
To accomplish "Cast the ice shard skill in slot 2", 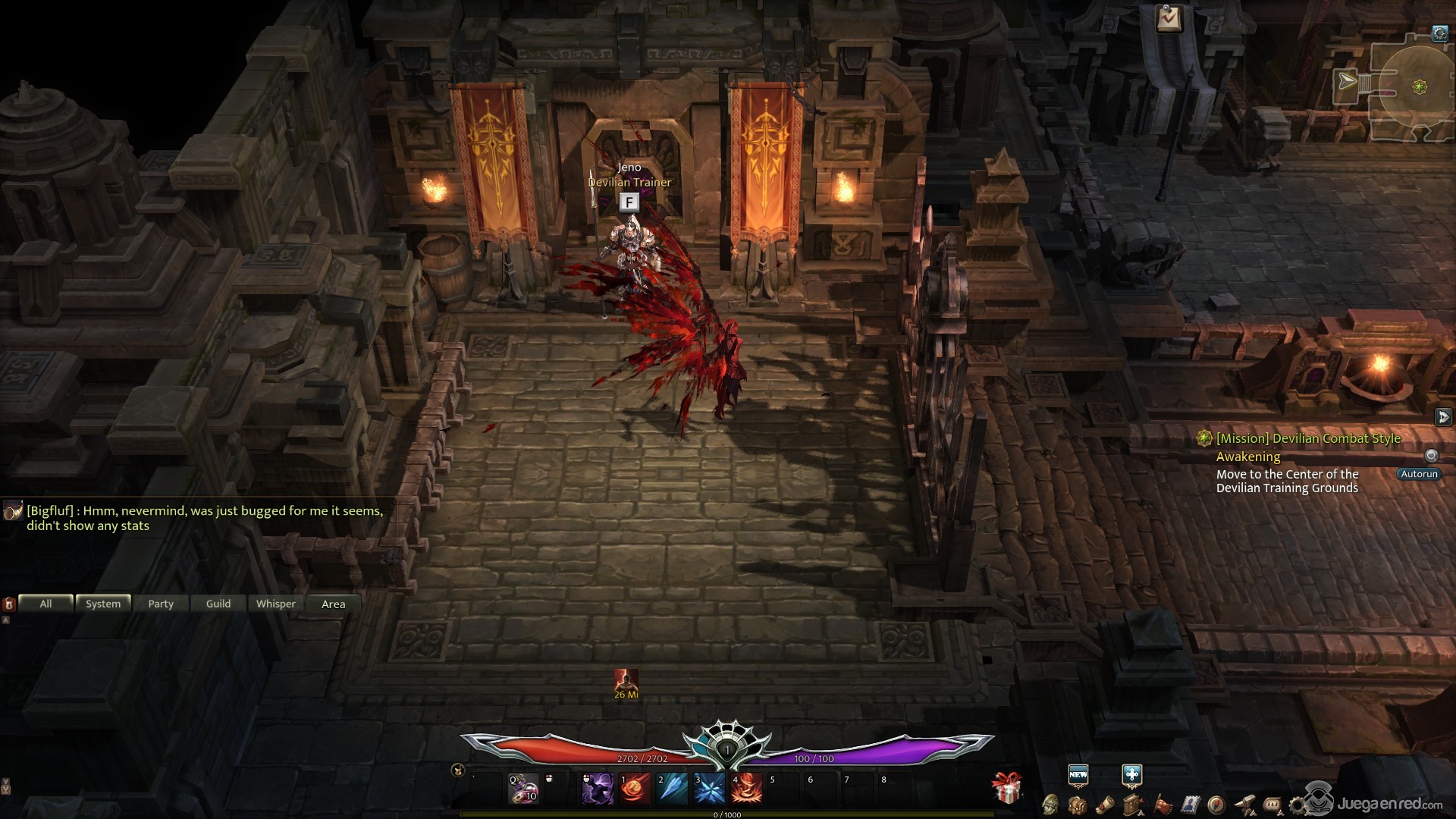I will pos(673,789).
